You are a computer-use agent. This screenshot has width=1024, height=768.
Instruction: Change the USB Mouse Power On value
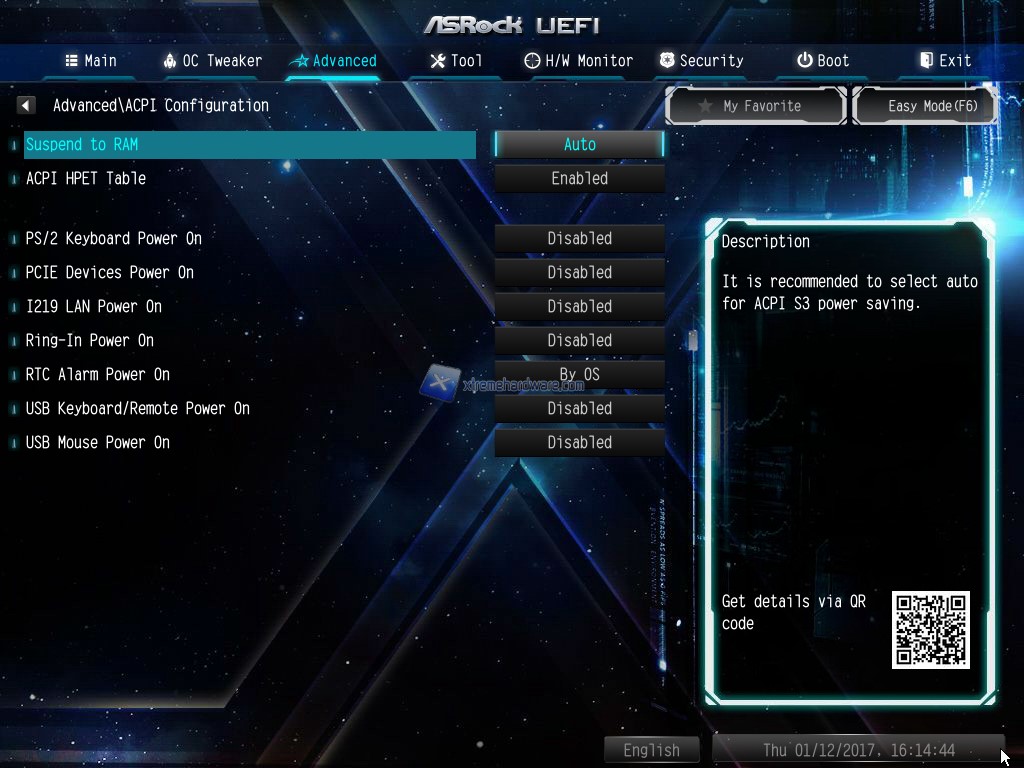579,442
